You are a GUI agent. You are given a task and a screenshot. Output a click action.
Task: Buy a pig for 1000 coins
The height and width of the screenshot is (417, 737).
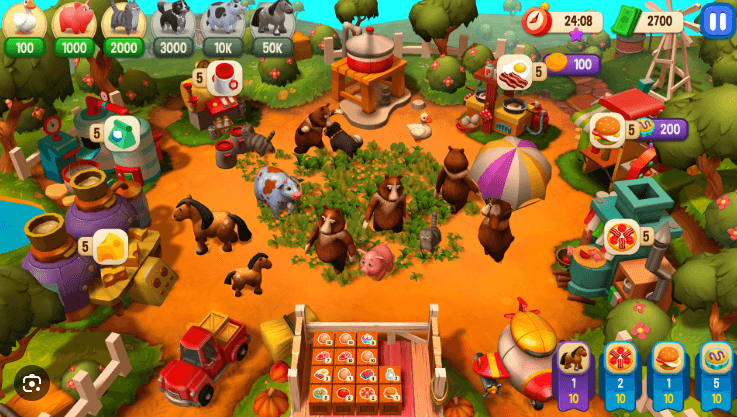(73, 24)
